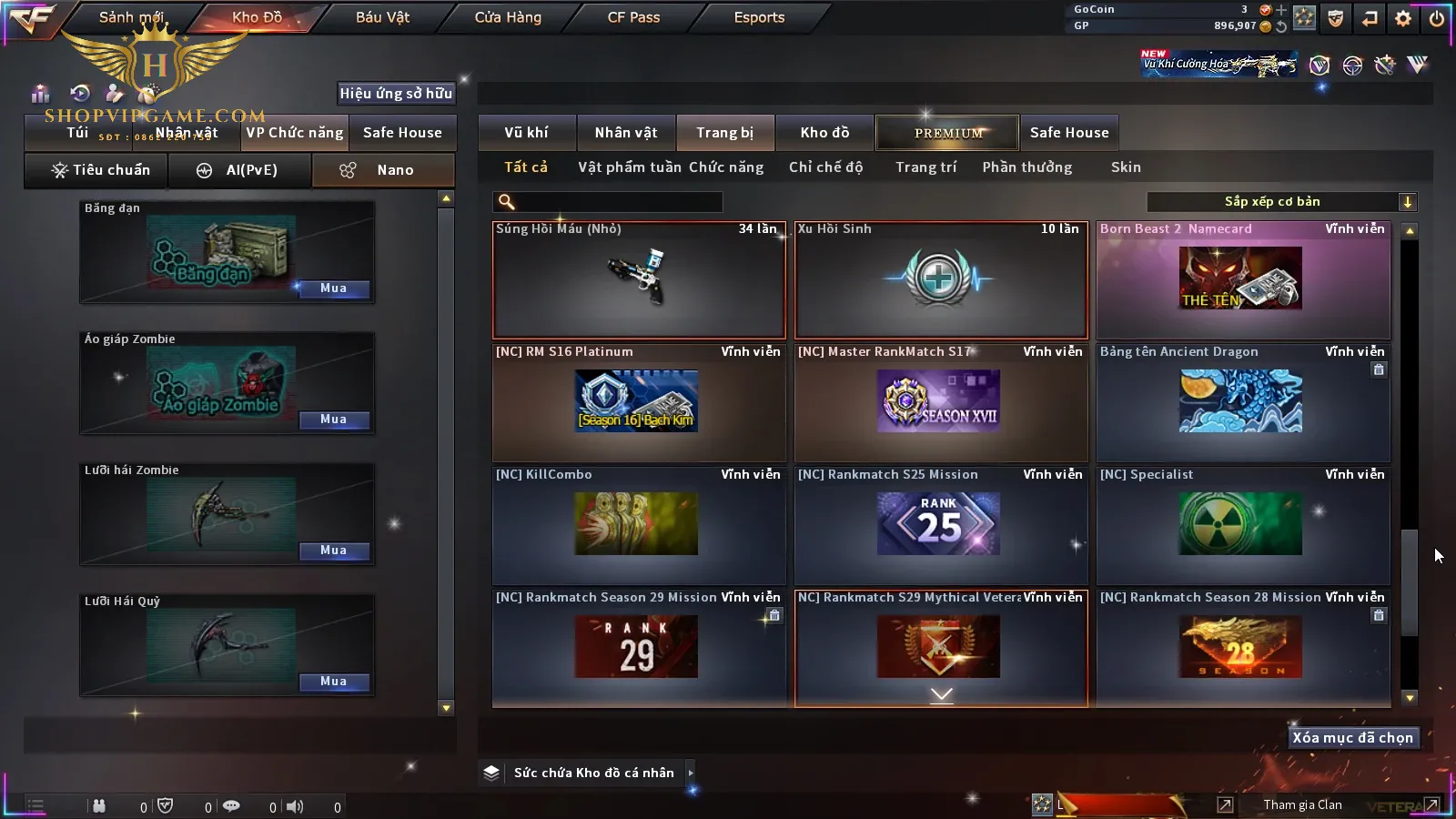Viewport: 1456px width, 819px height.
Task: Go to the Esports menu
Action: pos(759,17)
